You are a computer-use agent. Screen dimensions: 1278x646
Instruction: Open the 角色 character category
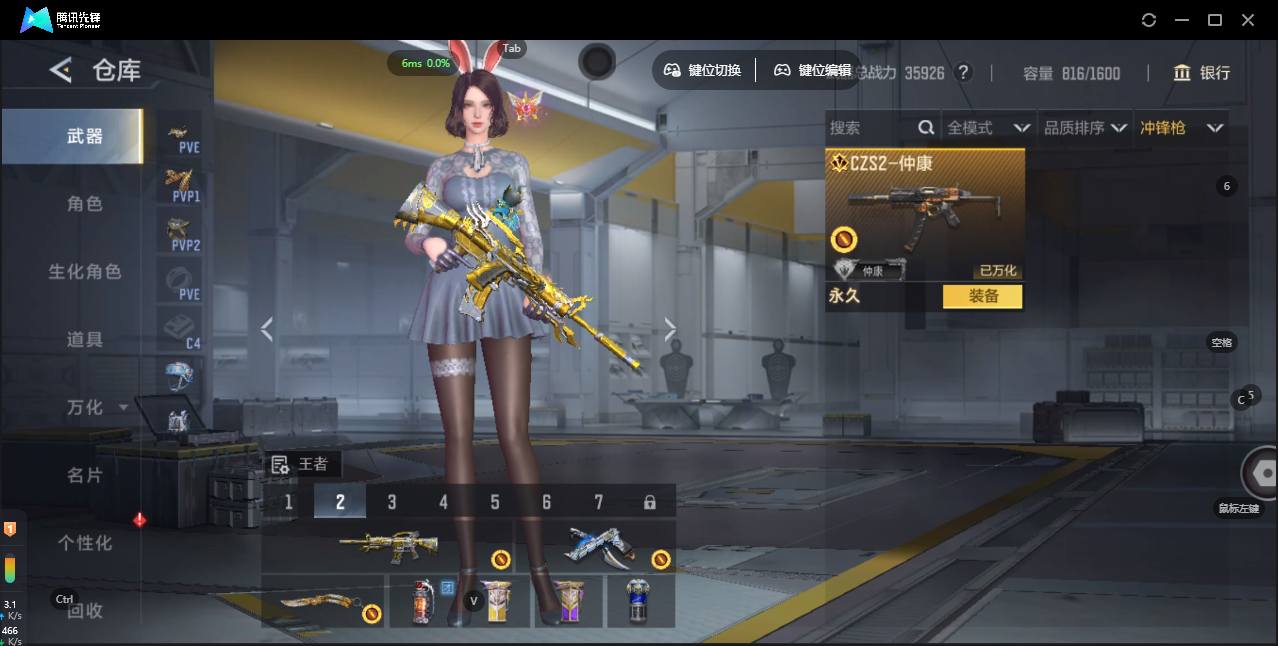coord(84,204)
